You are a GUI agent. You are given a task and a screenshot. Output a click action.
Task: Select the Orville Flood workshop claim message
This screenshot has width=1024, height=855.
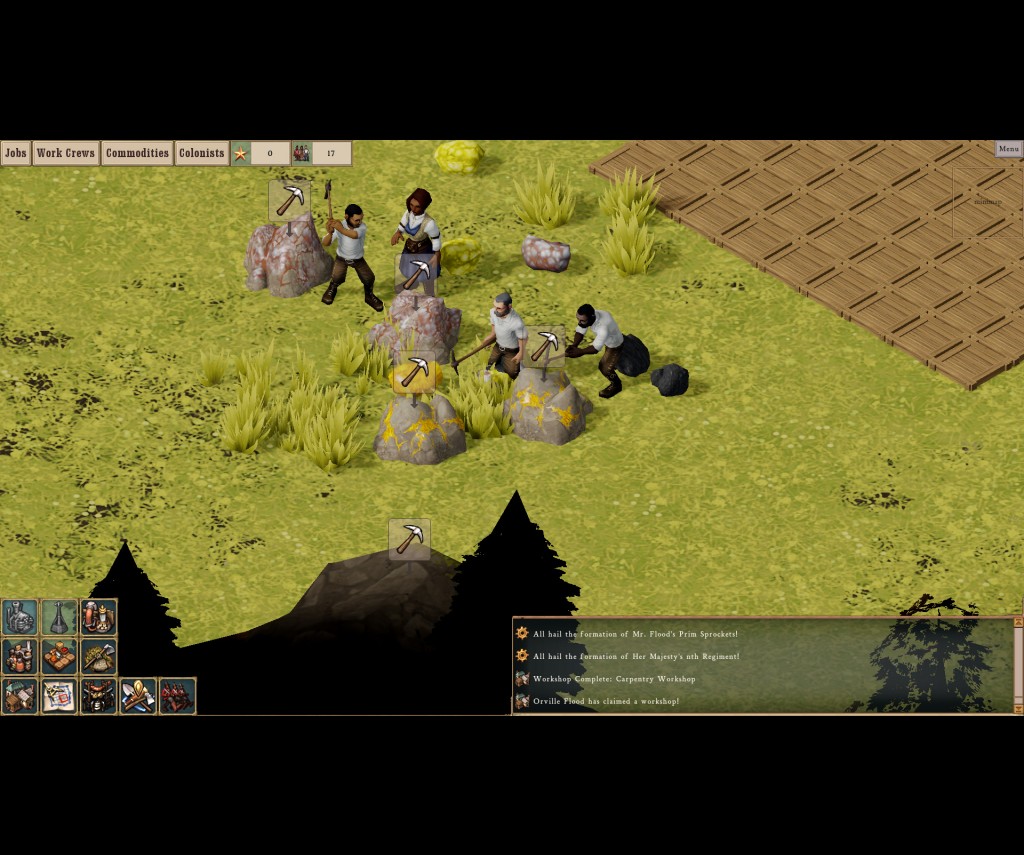(x=605, y=701)
